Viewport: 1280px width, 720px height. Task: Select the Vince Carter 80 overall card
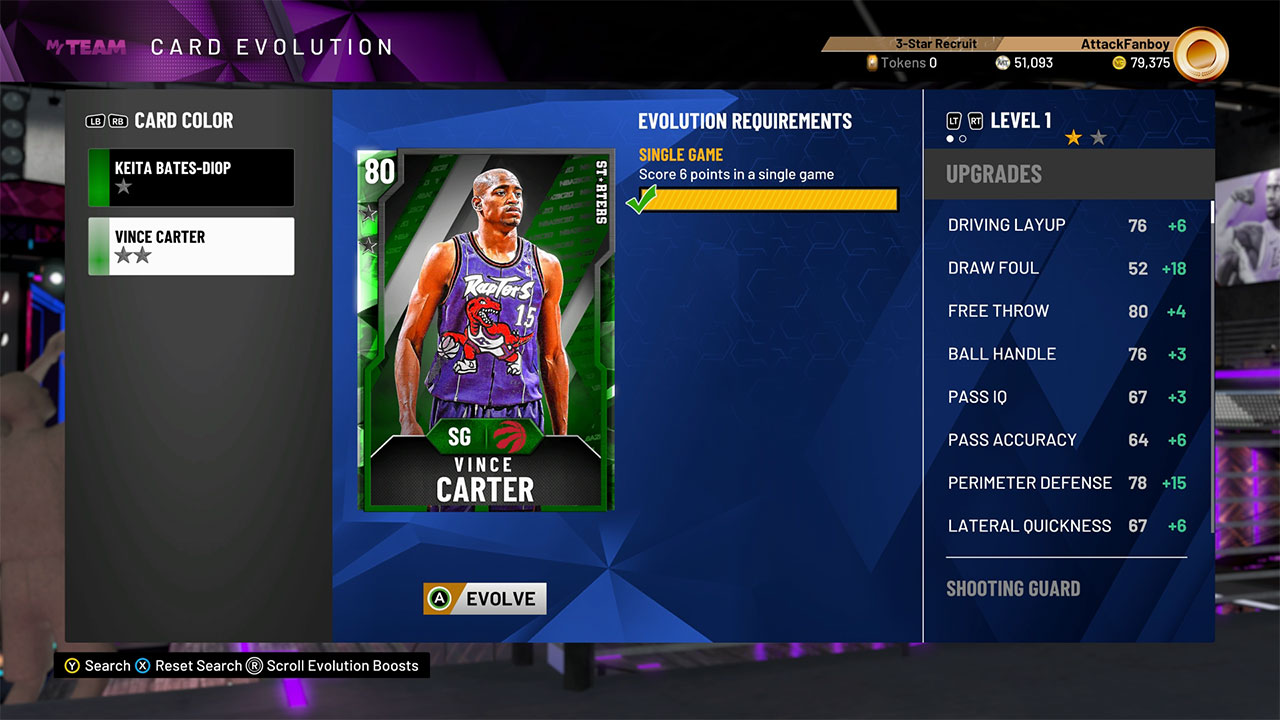(486, 330)
